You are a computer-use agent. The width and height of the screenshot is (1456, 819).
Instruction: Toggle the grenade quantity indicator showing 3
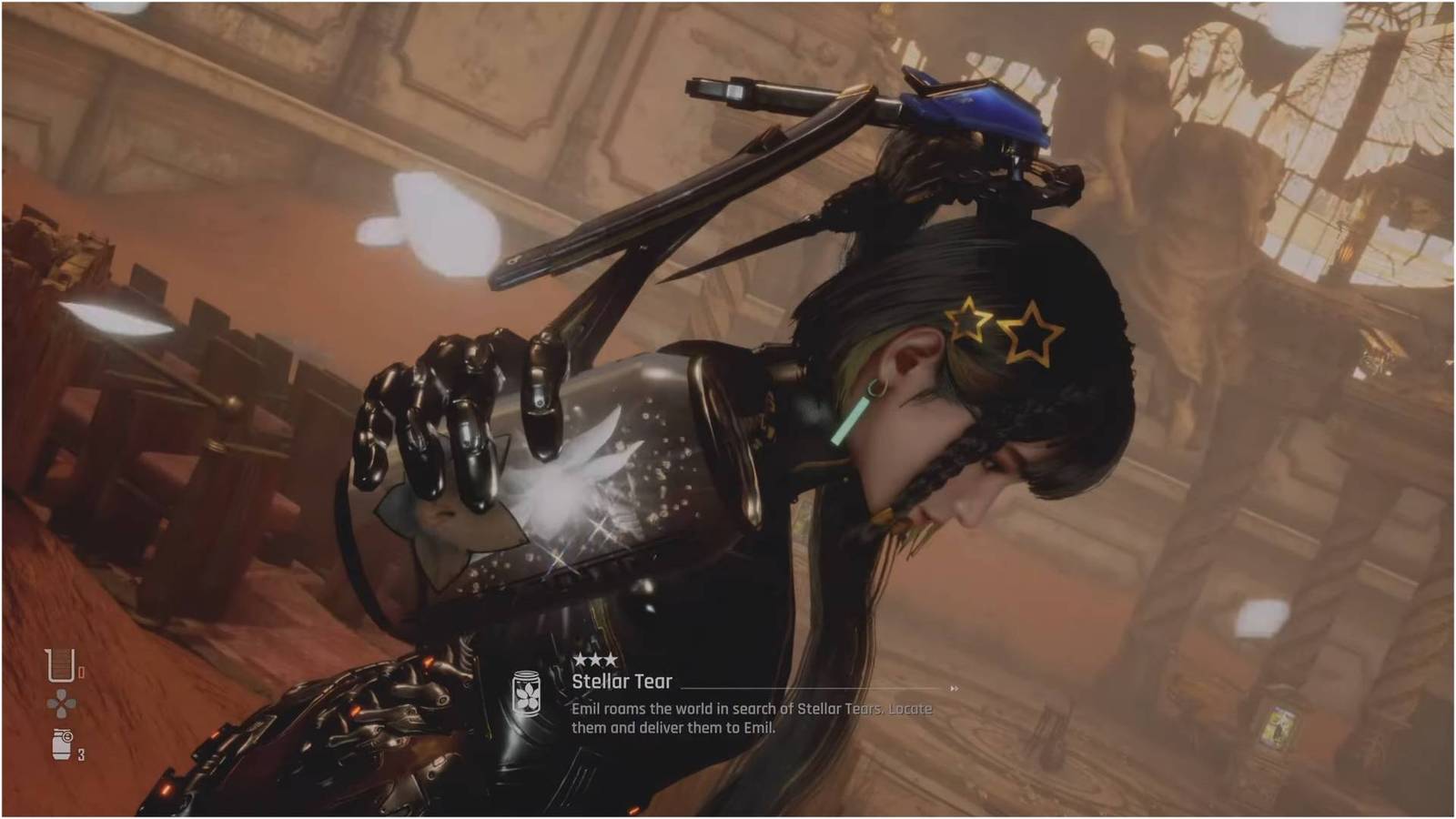coord(80,754)
